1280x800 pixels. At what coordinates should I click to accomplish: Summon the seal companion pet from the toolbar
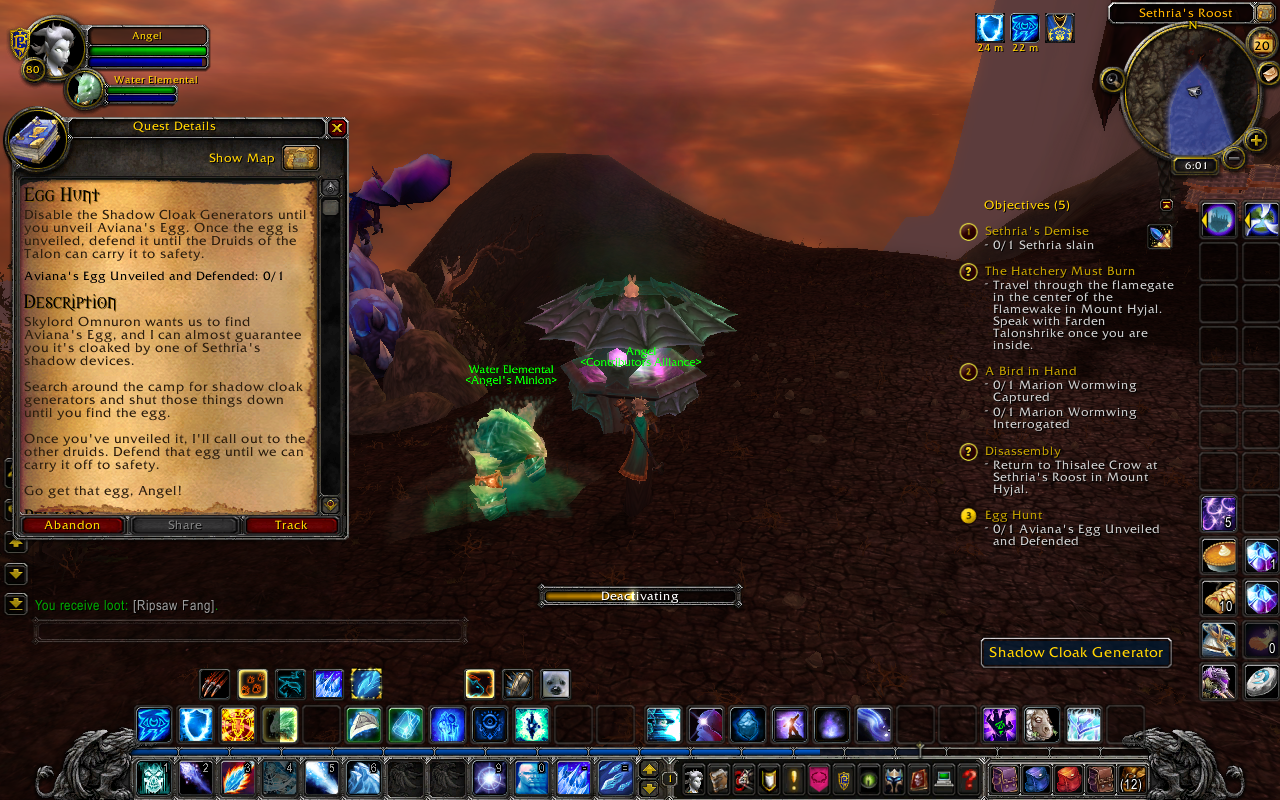(x=556, y=684)
